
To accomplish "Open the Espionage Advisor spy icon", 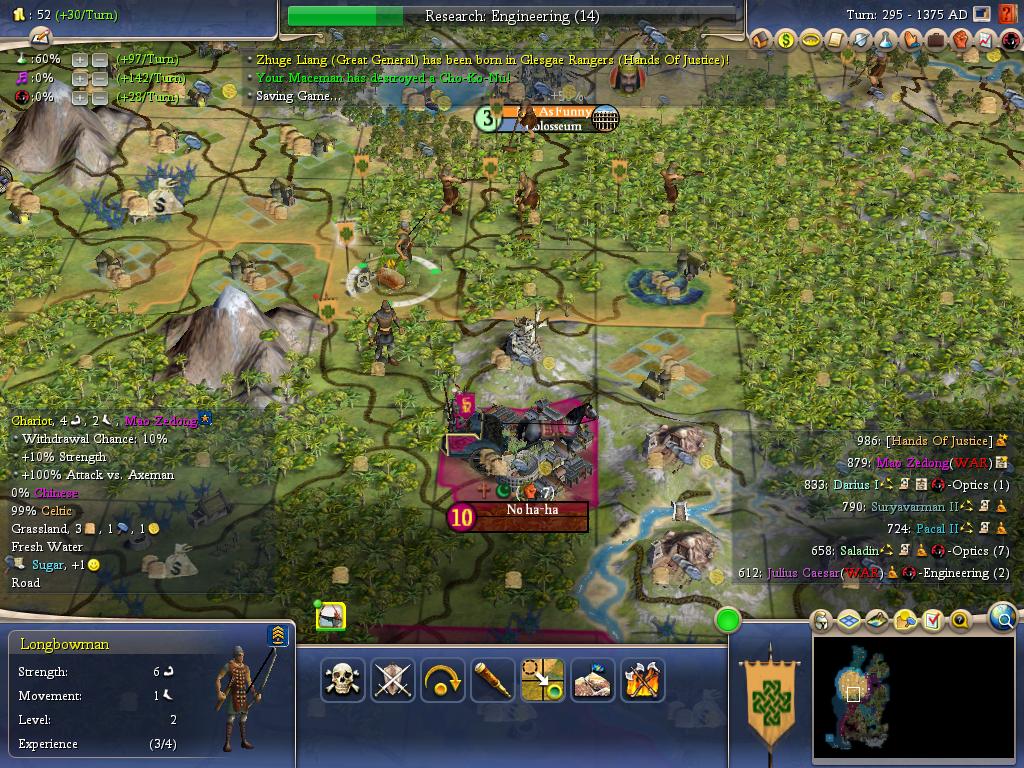I will [x=1011, y=40].
